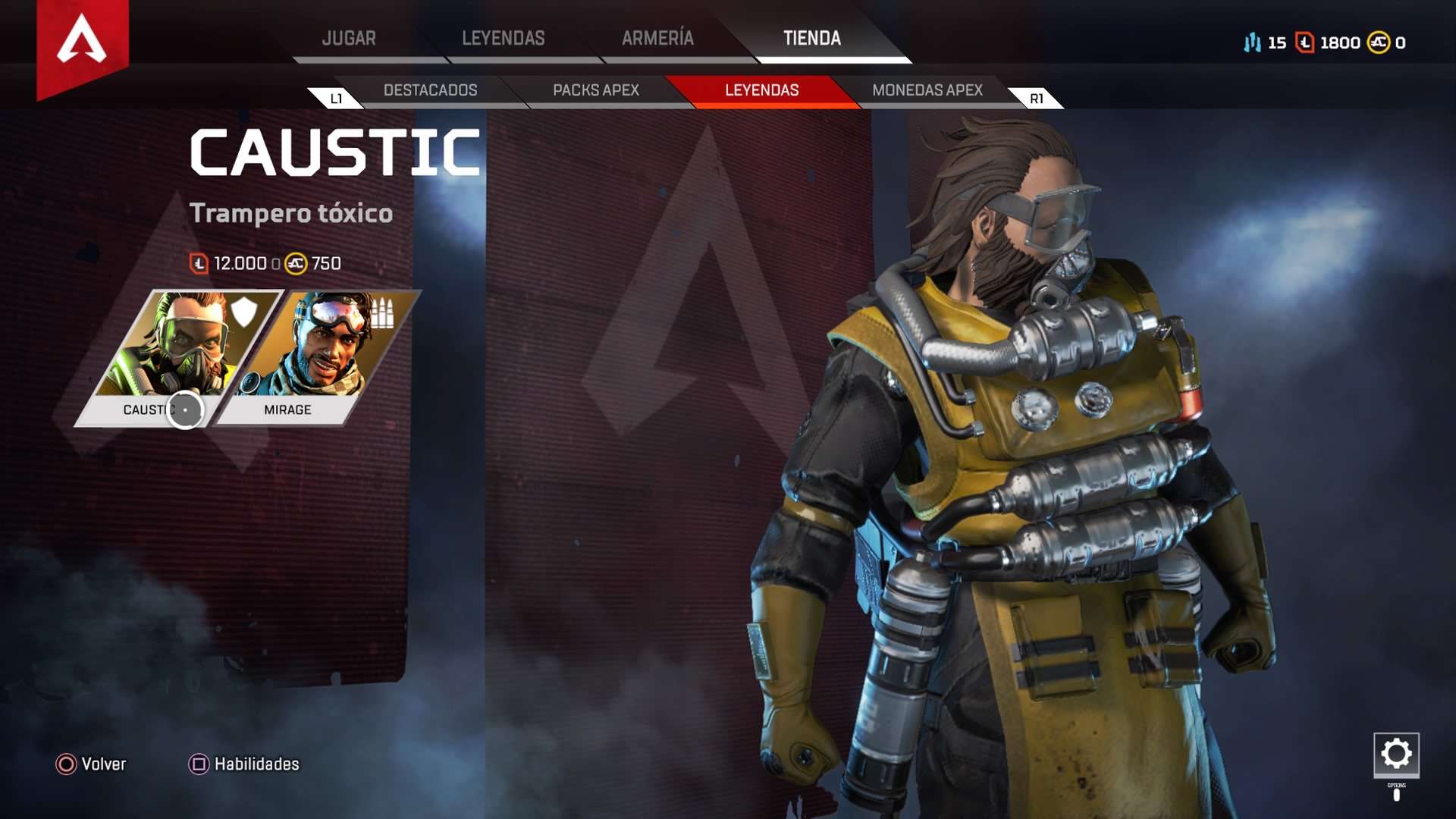Show the DESTACADOS store section

pos(430,90)
